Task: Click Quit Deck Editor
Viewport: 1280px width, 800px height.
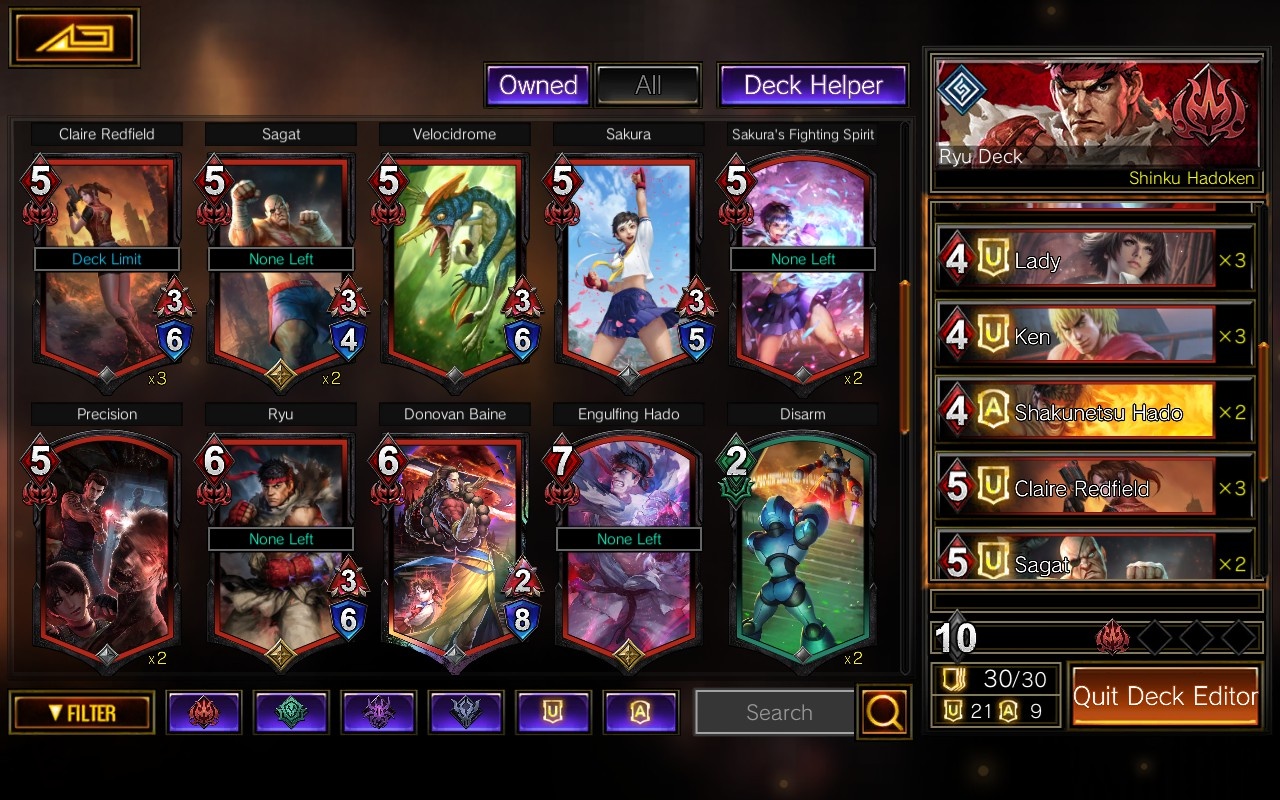Action: point(1165,696)
